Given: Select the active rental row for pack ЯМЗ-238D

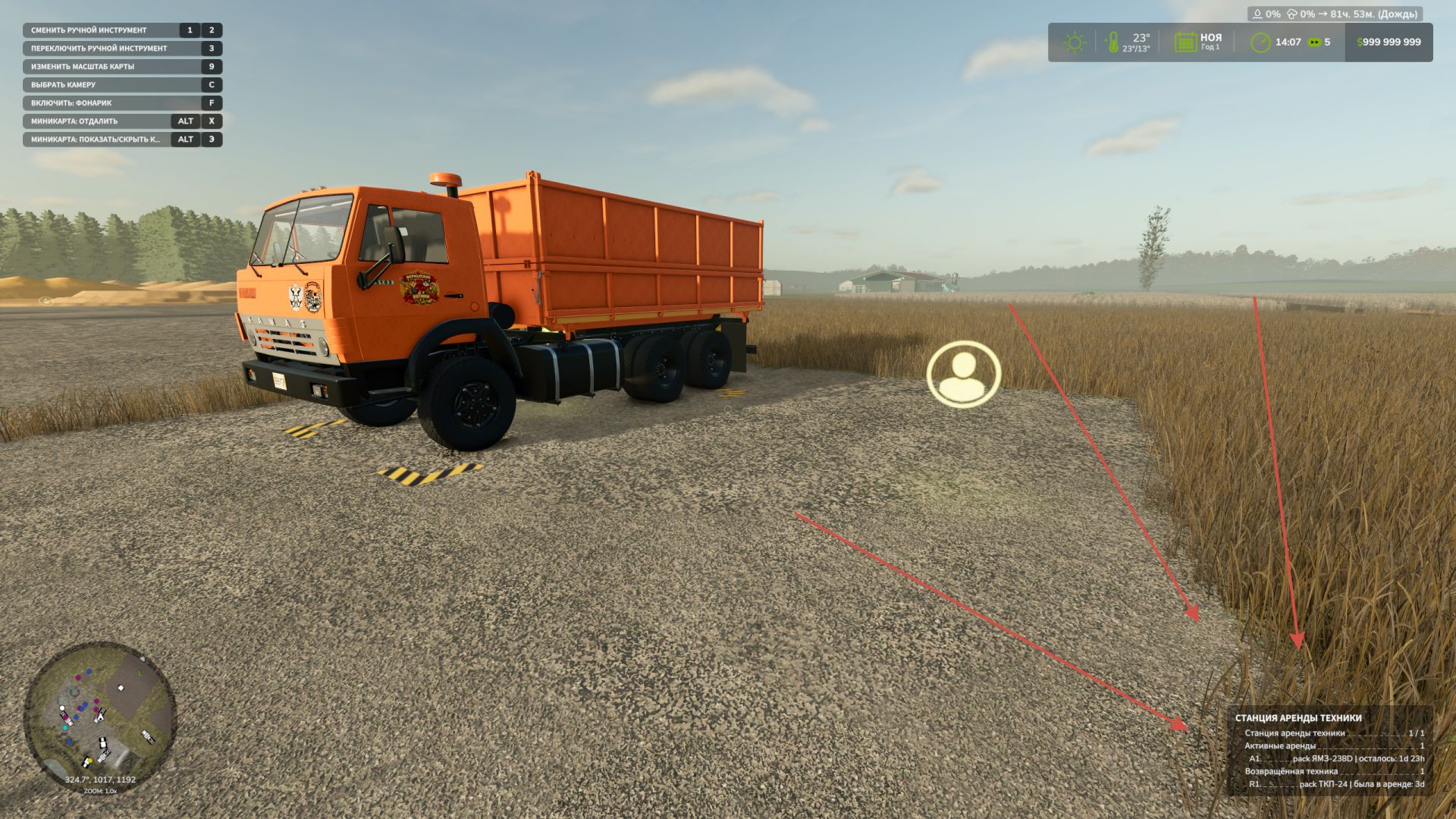Looking at the screenshot, I should 1336,758.
